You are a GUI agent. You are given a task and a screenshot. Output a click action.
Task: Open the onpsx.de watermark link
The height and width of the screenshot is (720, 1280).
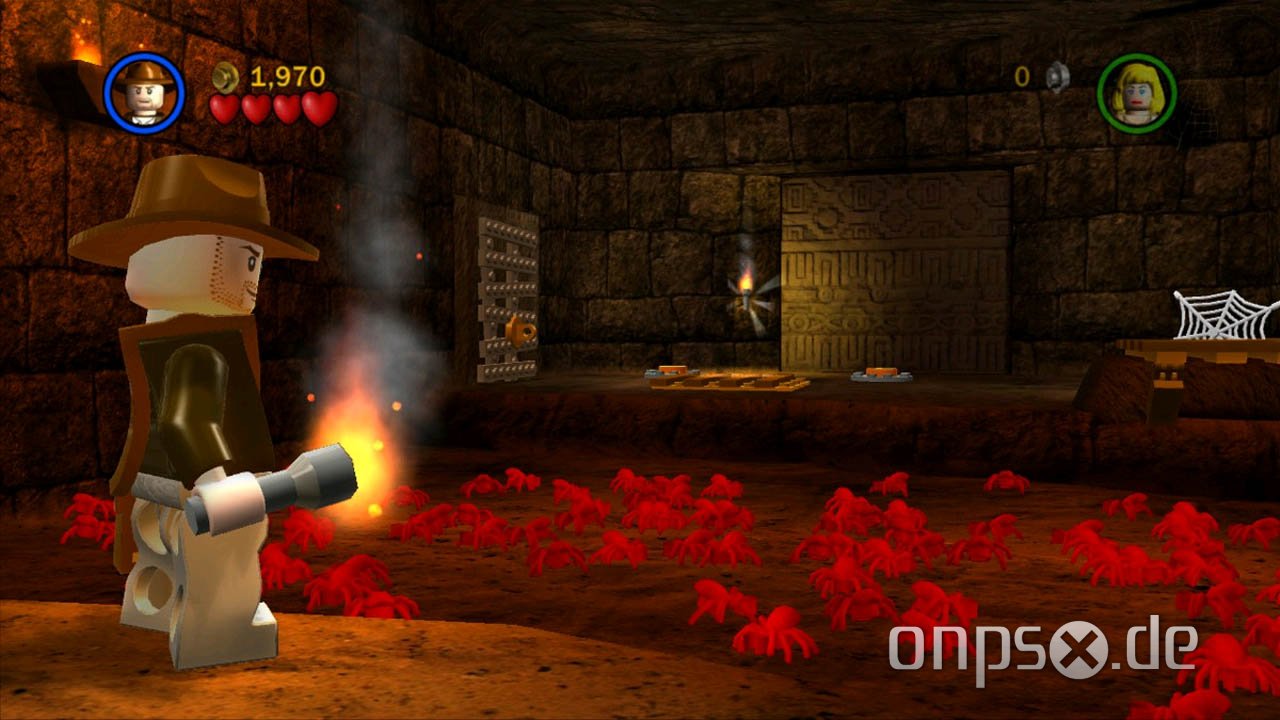(1044, 648)
